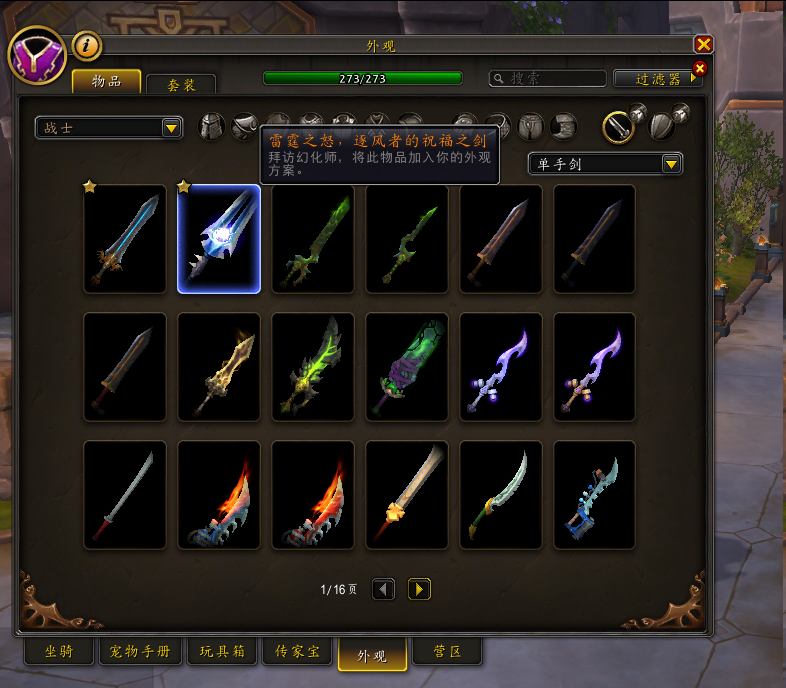The width and height of the screenshot is (786, 688).
Task: Open the 坐骑 mounts tab
Action: click(59, 652)
